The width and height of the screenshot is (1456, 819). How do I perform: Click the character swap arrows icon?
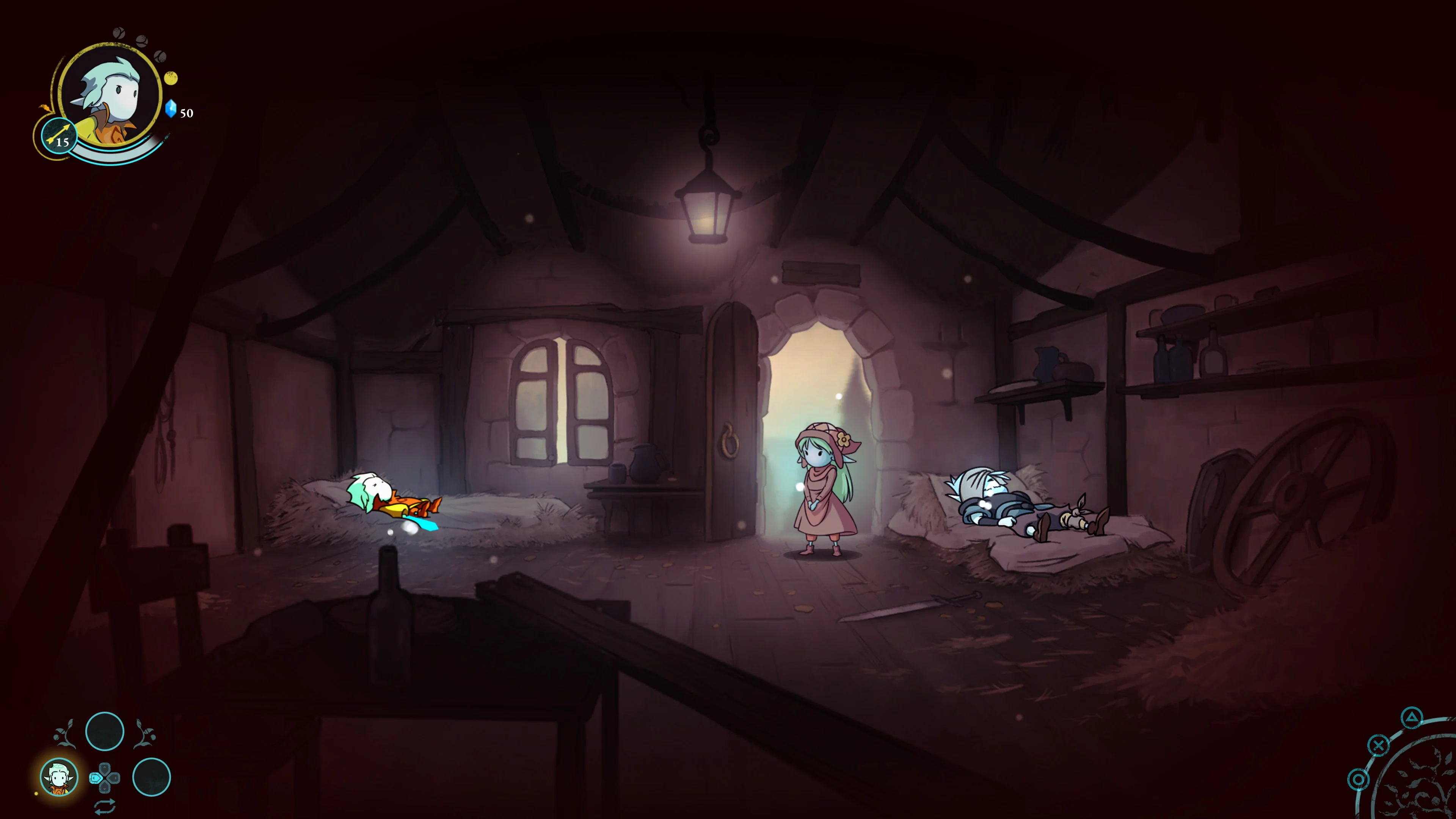pyautogui.click(x=105, y=806)
